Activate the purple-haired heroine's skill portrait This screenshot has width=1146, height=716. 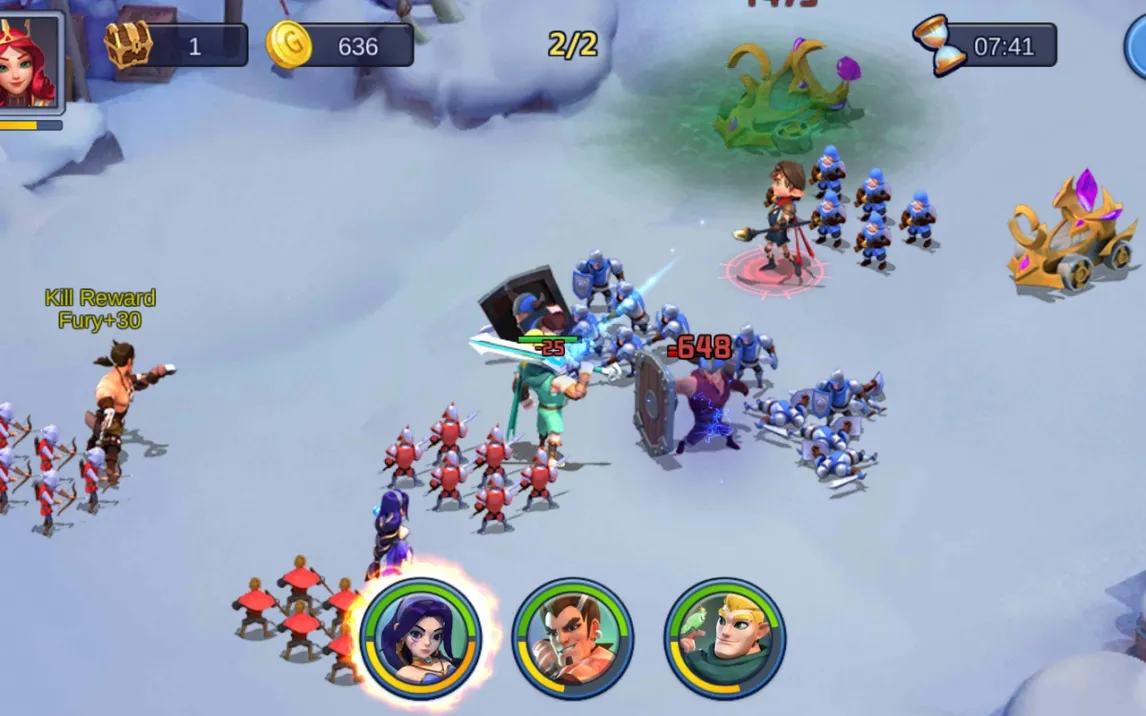(x=421, y=637)
